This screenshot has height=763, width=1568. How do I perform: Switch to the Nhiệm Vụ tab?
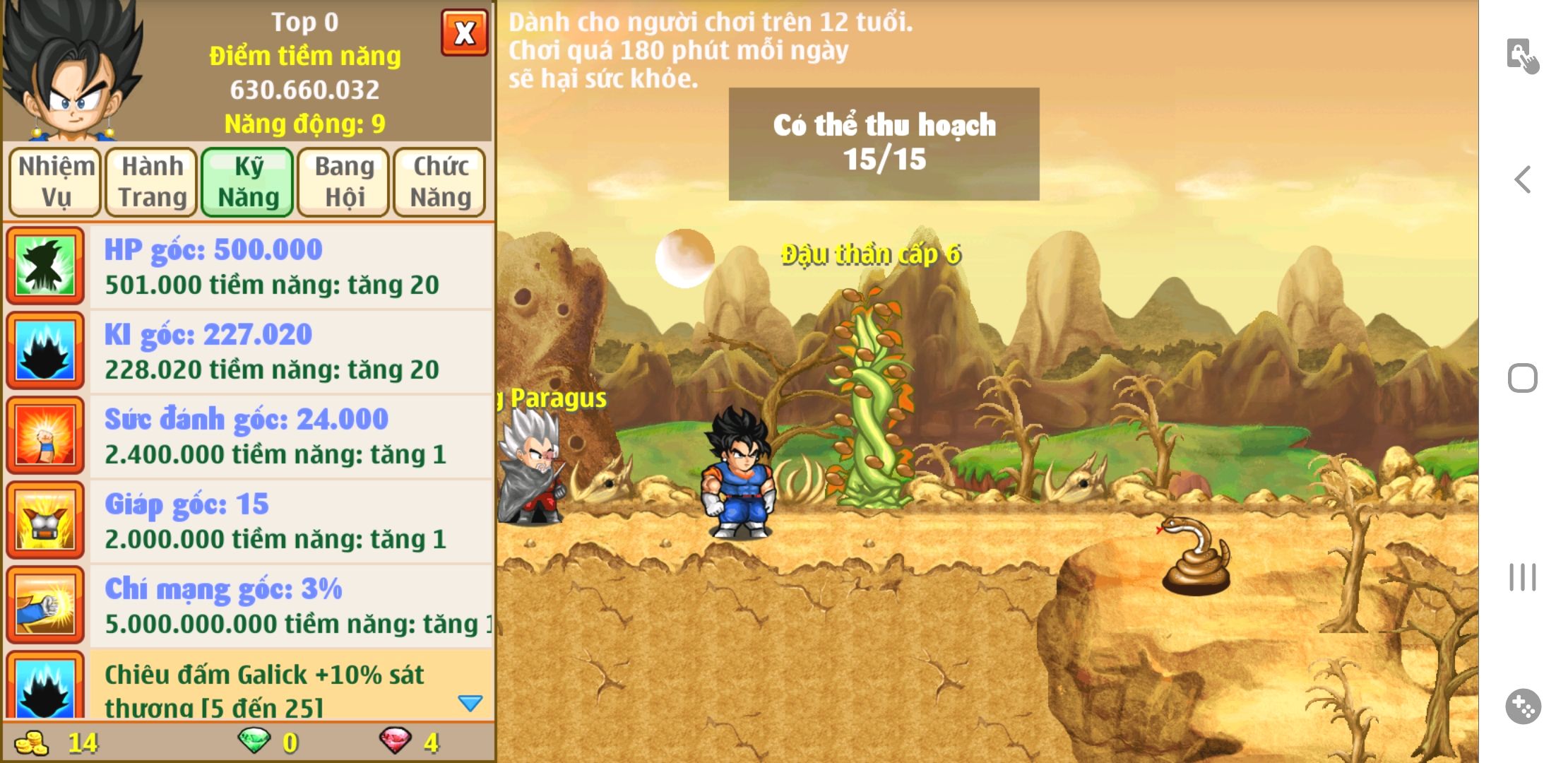point(56,182)
